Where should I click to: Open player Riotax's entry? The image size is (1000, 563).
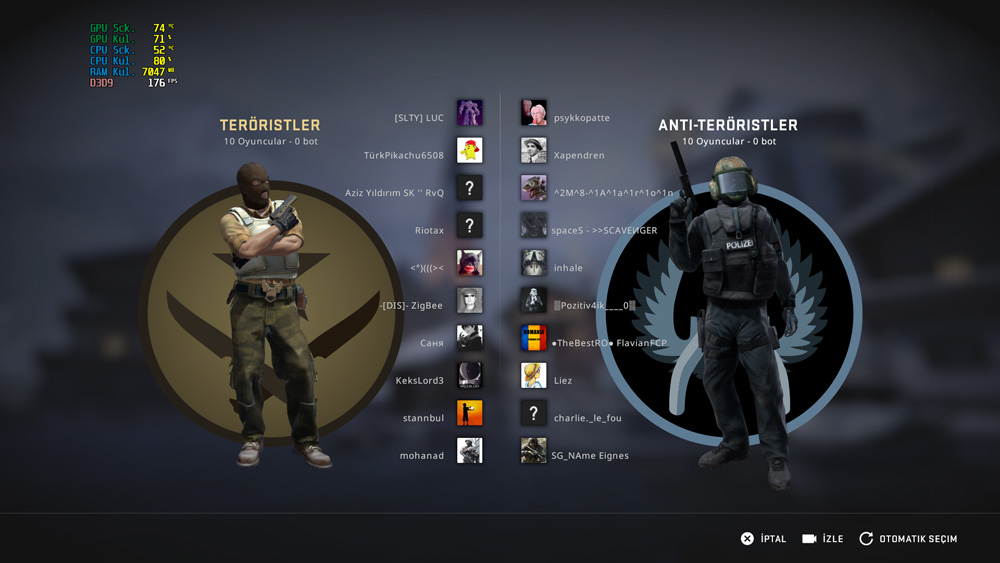429,231
